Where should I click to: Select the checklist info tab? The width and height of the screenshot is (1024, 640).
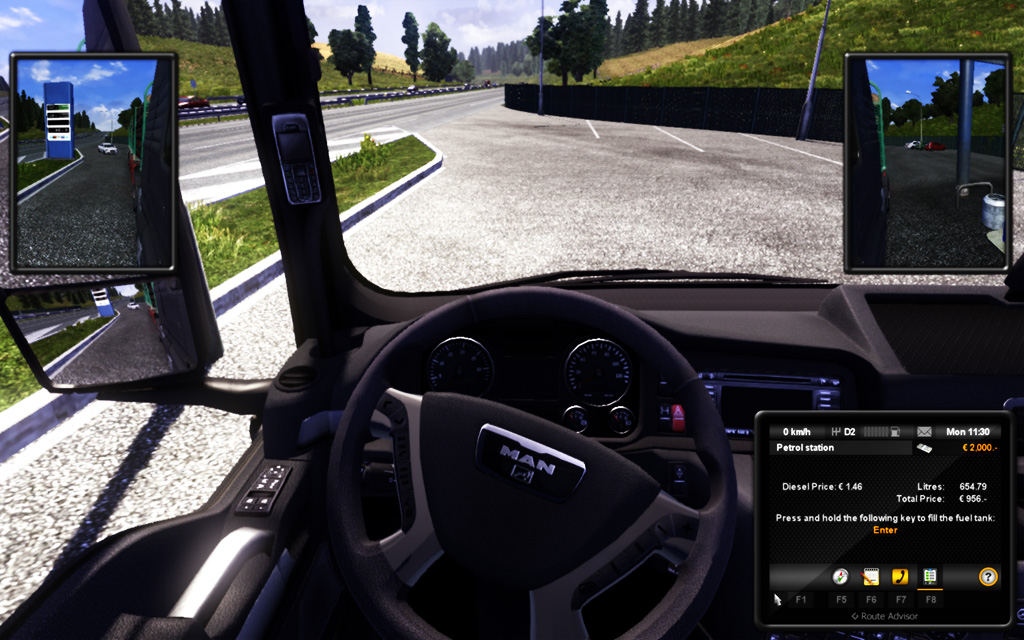(x=930, y=576)
